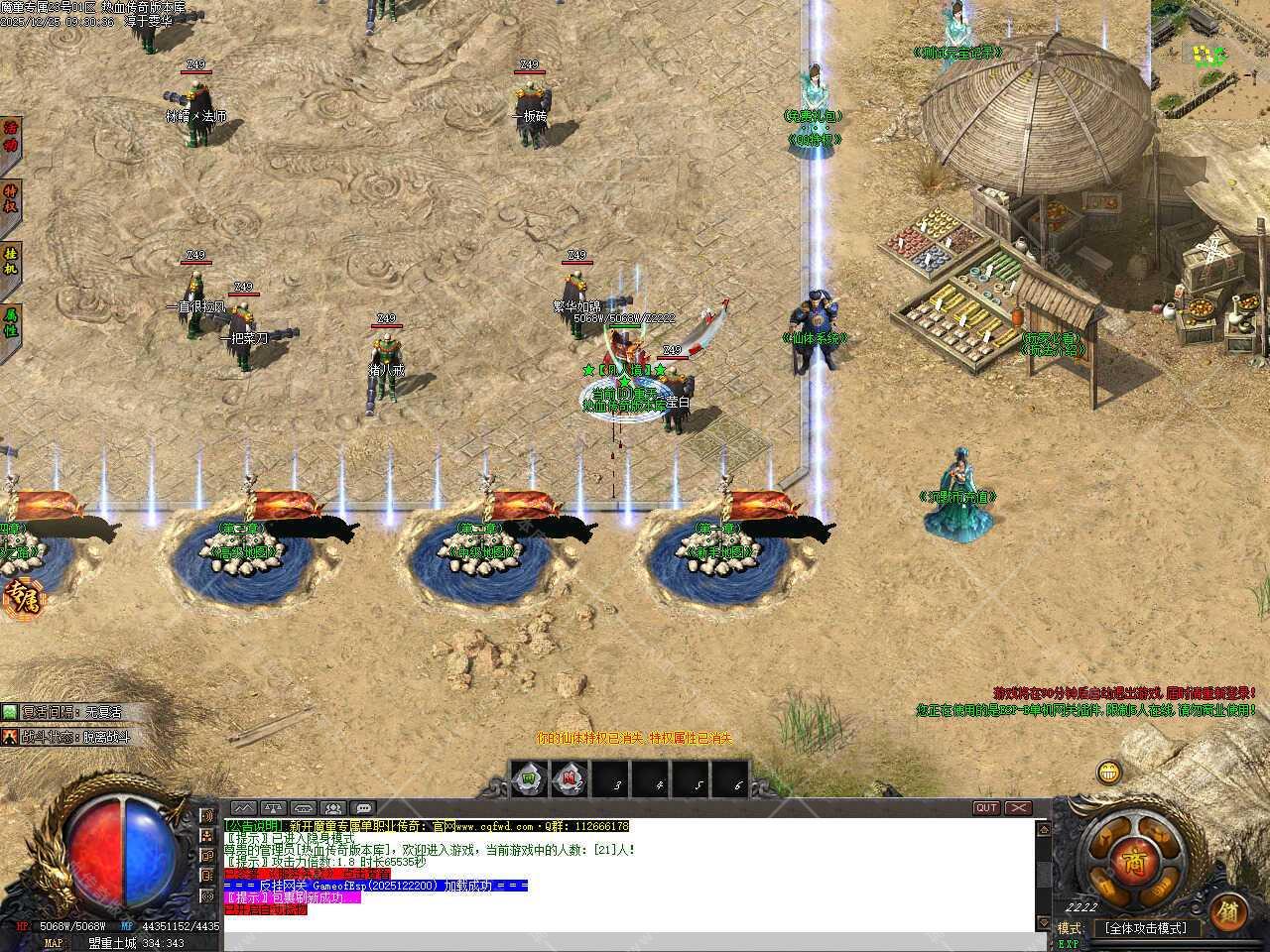Screen dimensions: 1270x952
Task: Open the 属性 (attributes) panel
Action: (11, 320)
